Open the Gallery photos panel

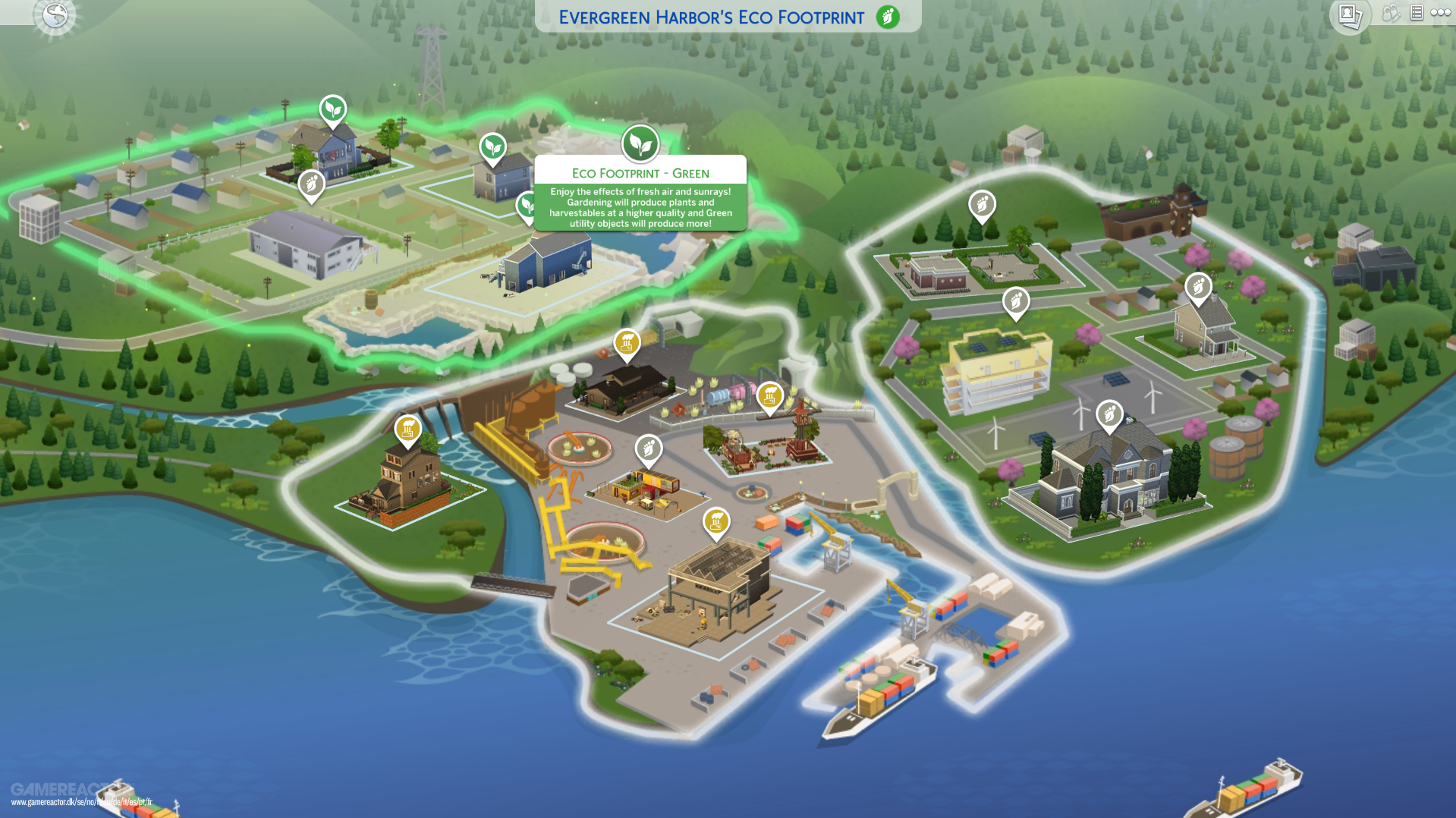click(x=1351, y=15)
